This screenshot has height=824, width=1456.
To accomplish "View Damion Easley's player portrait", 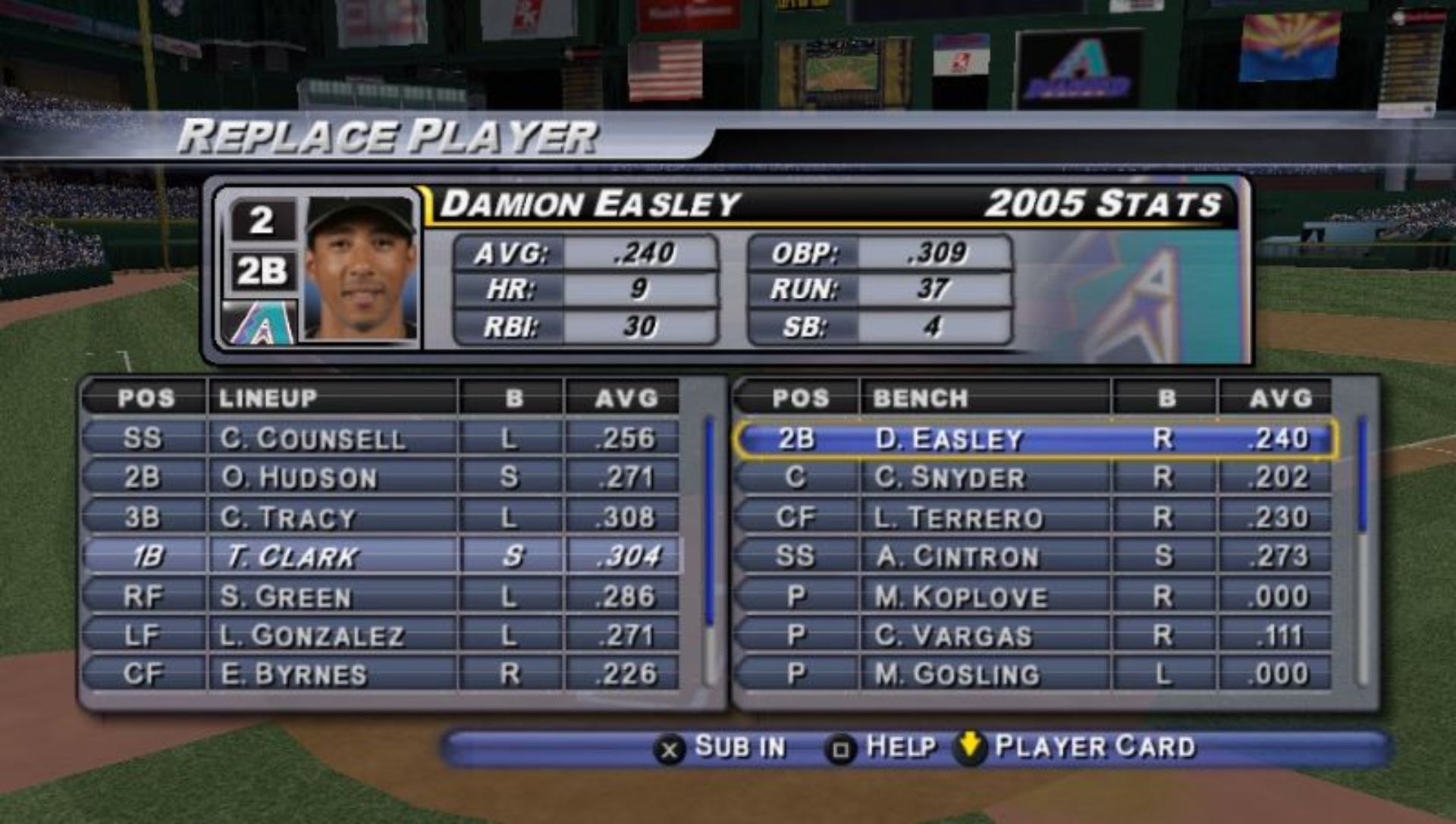I will click(x=361, y=268).
